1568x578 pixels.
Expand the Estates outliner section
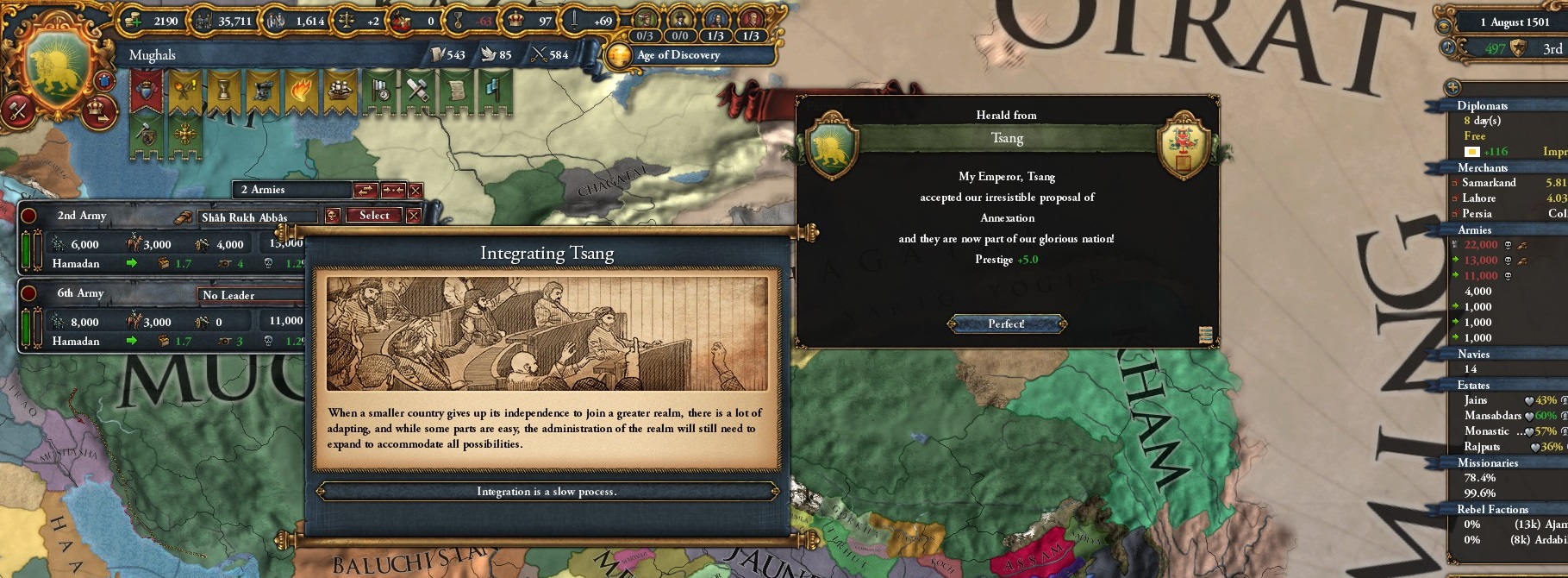tap(1473, 386)
